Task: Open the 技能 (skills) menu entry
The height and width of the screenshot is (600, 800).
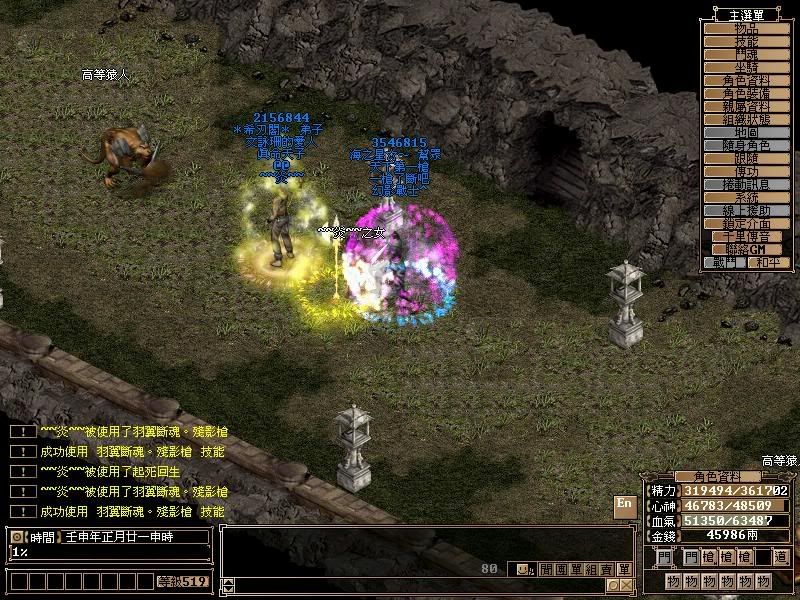Action: pos(746,41)
